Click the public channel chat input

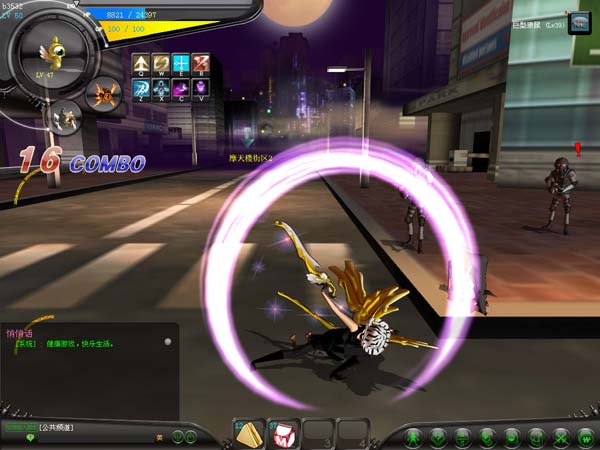tap(100, 428)
